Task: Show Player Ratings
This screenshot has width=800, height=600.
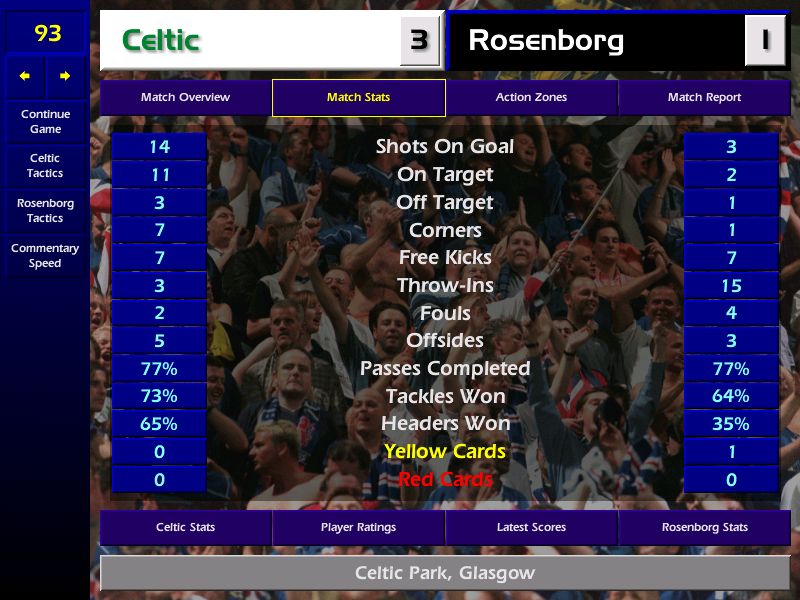Action: (358, 527)
